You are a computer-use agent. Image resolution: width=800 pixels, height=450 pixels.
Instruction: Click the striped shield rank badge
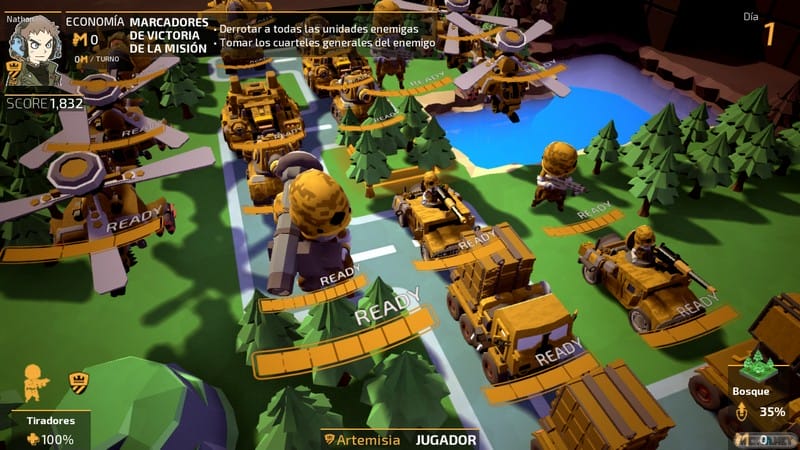(x=77, y=380)
